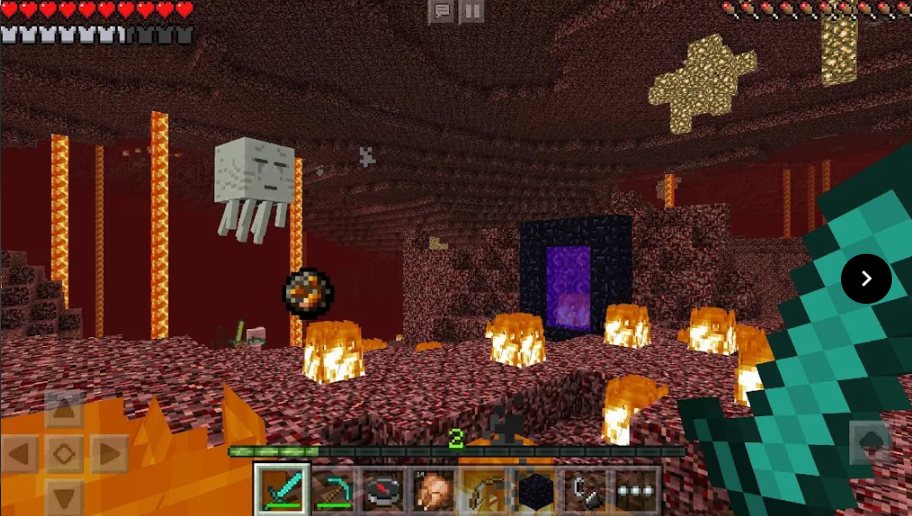Select the compass hotbar slot
This screenshot has height=516, width=912.
pos(383,490)
